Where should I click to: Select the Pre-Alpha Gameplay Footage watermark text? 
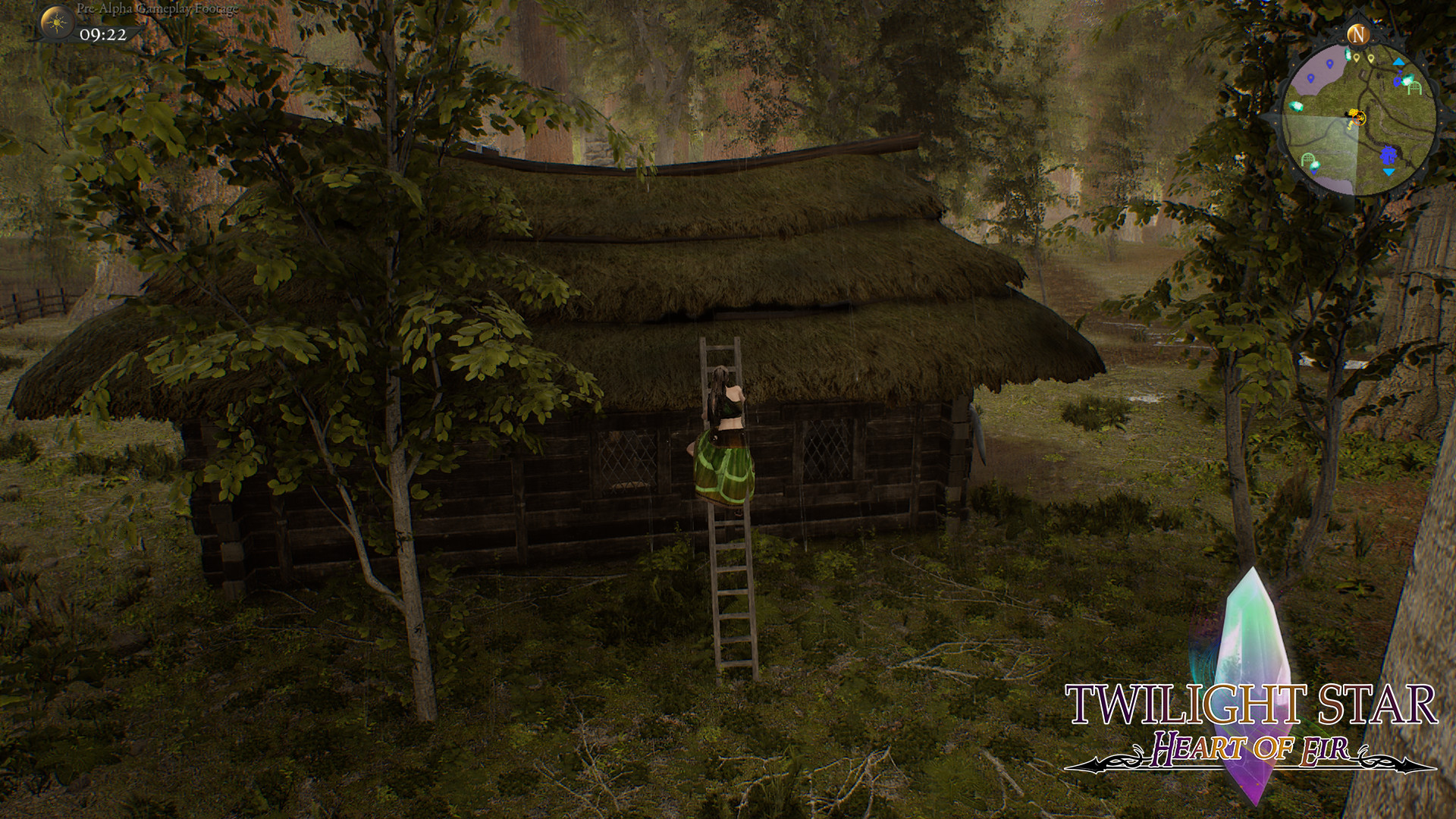[x=154, y=8]
